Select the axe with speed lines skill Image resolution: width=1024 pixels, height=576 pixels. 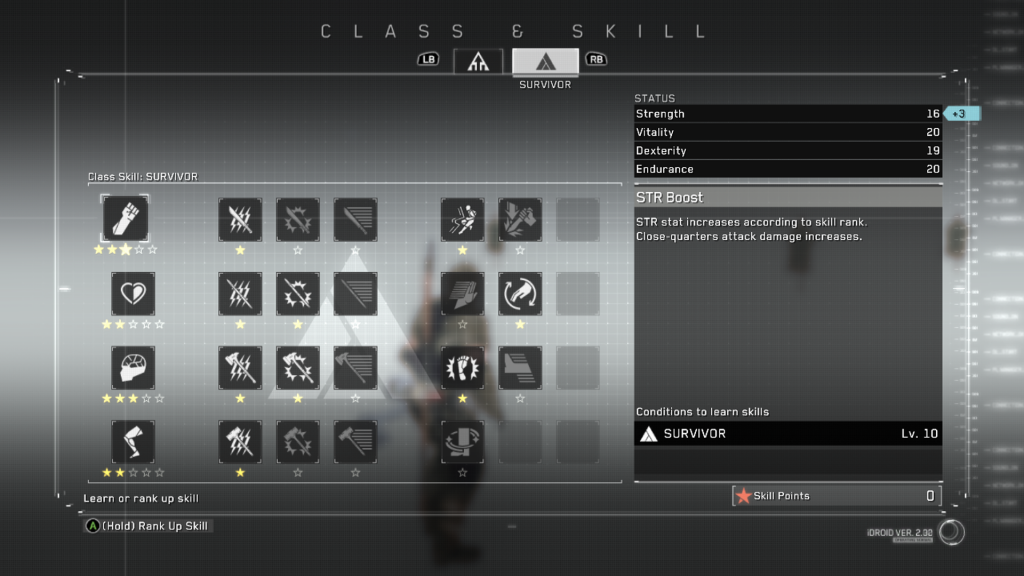click(x=355, y=368)
